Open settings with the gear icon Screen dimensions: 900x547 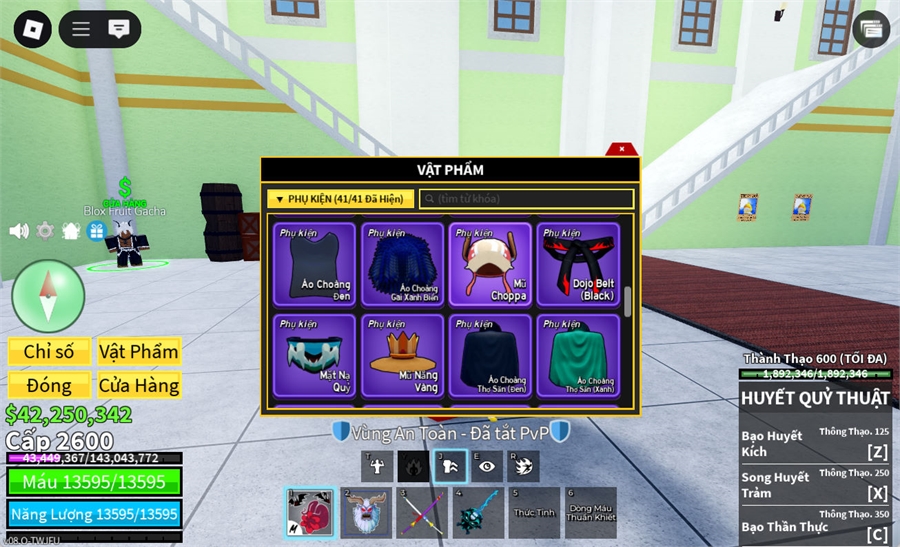click(45, 231)
